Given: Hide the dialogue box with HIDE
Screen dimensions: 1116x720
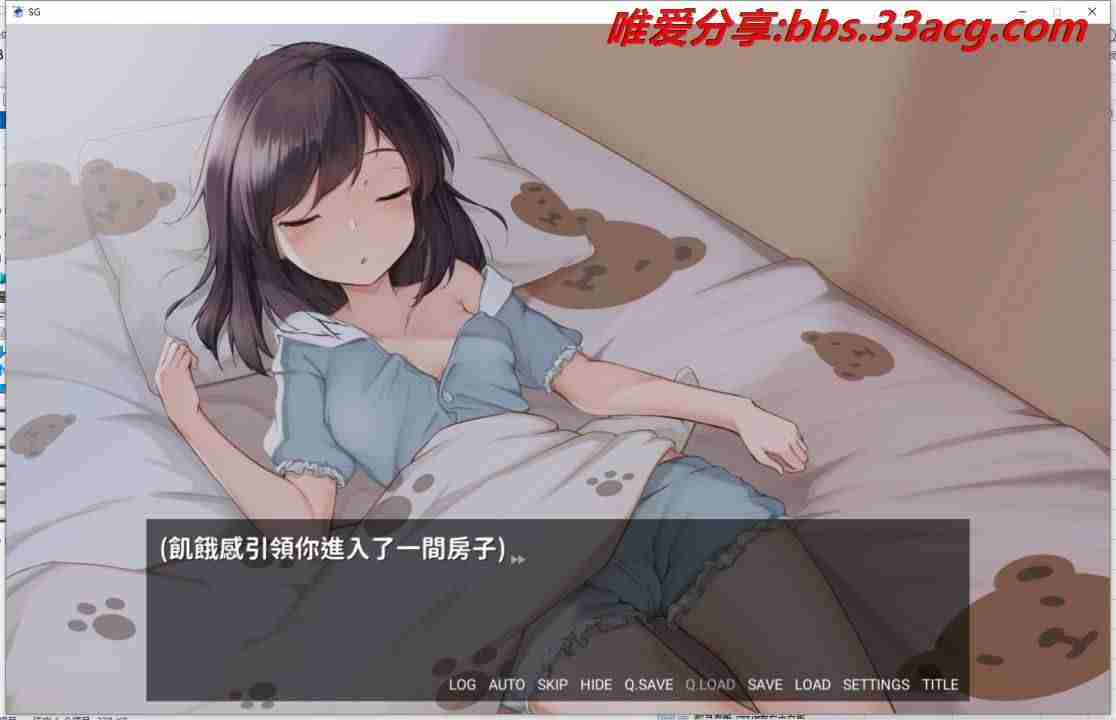Looking at the screenshot, I should [596, 685].
